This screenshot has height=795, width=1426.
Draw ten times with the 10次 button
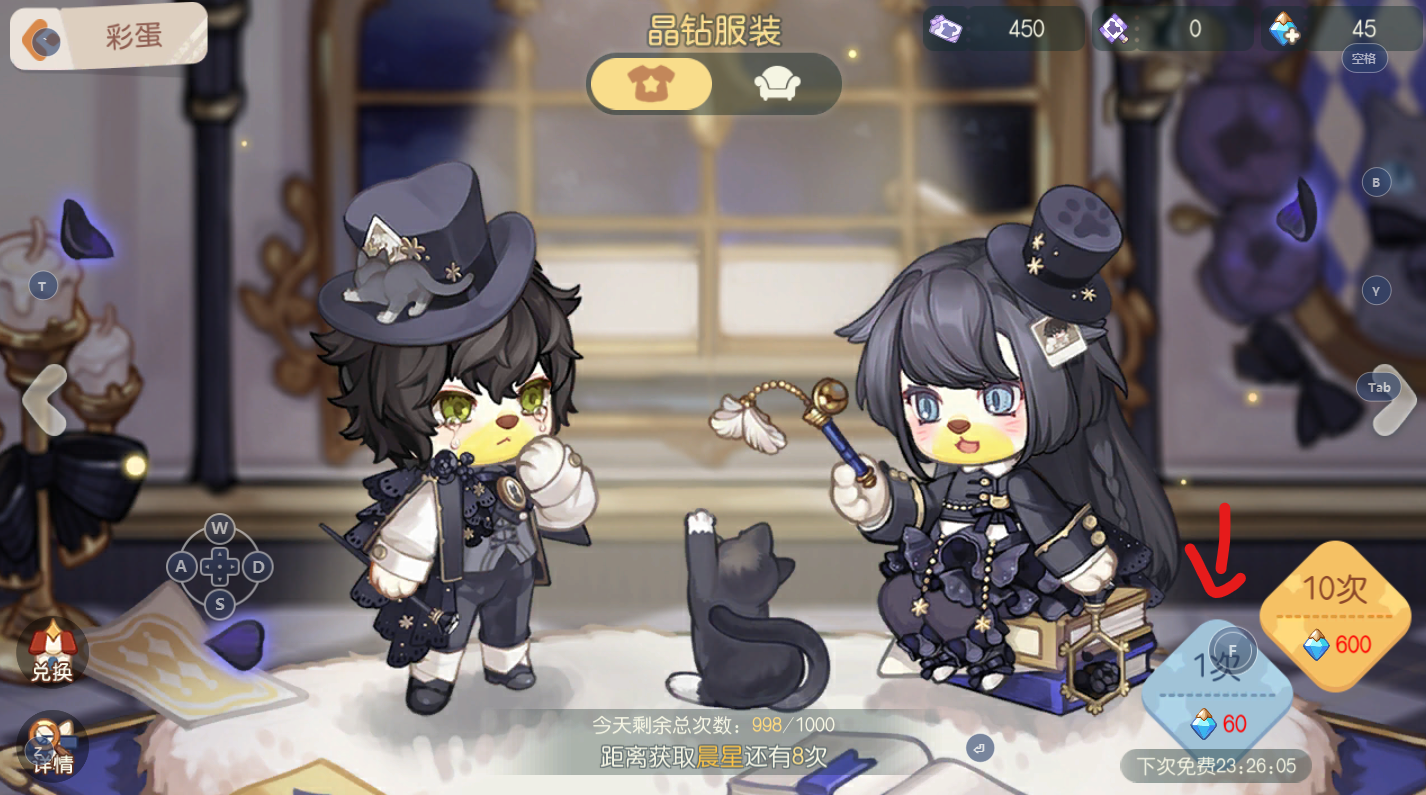pos(1335,614)
